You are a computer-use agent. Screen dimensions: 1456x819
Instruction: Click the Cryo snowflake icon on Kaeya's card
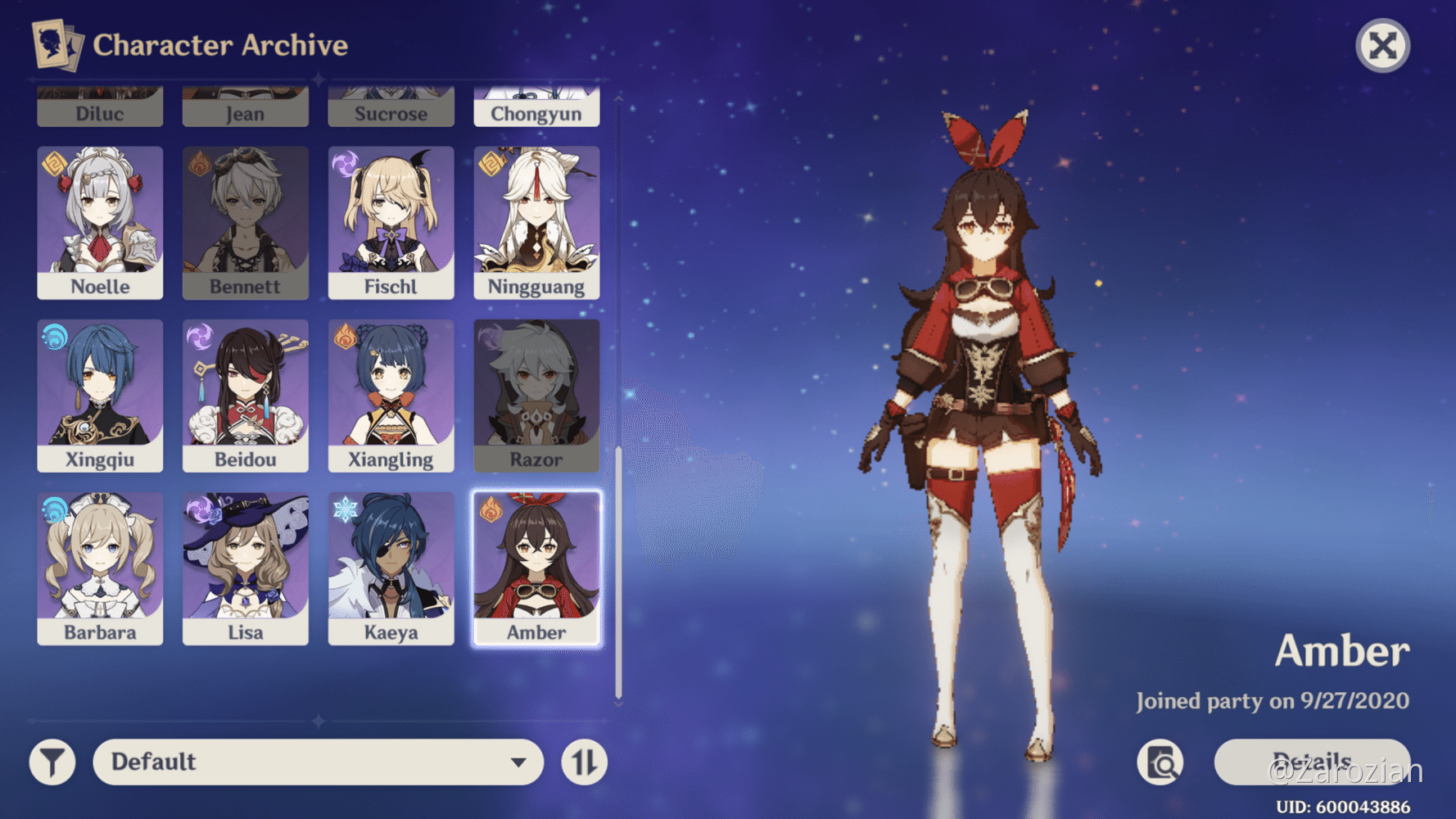(x=346, y=511)
